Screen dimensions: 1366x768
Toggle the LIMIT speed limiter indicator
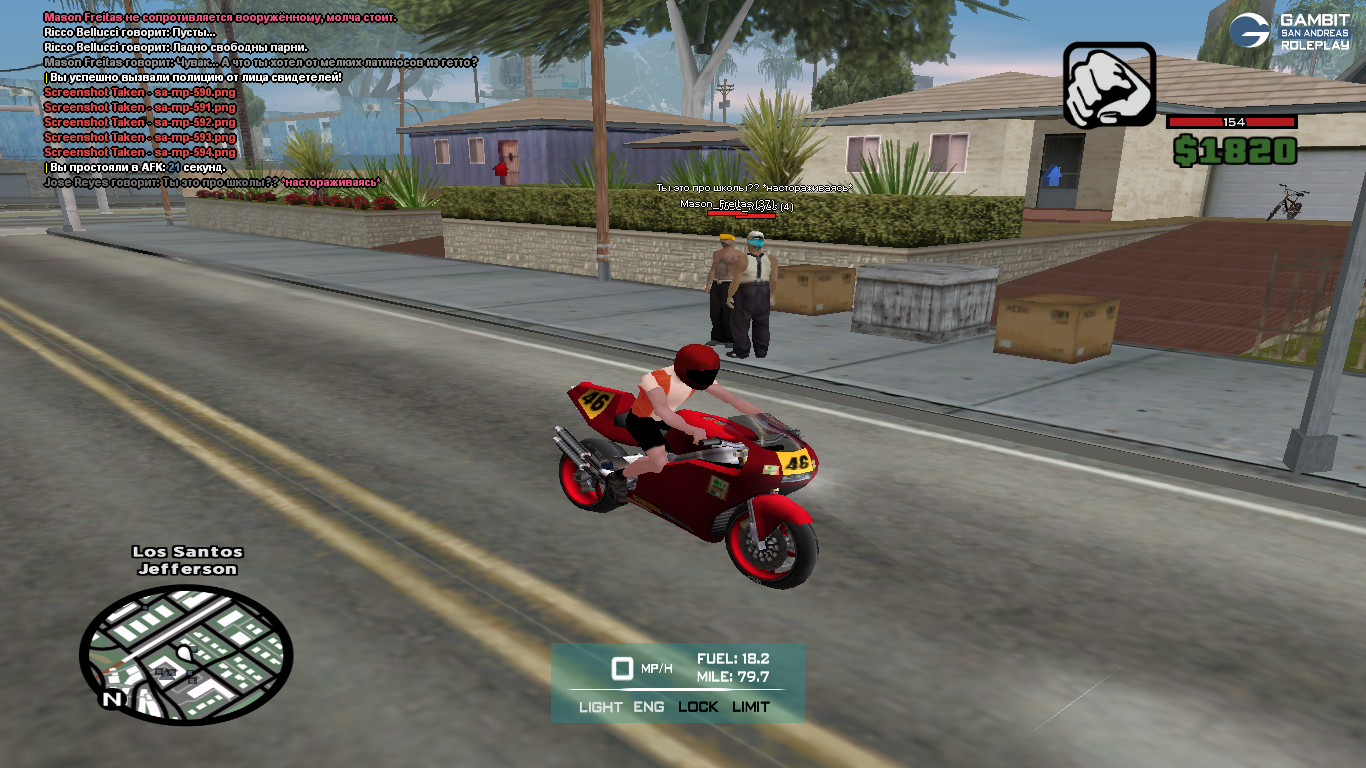(x=751, y=707)
